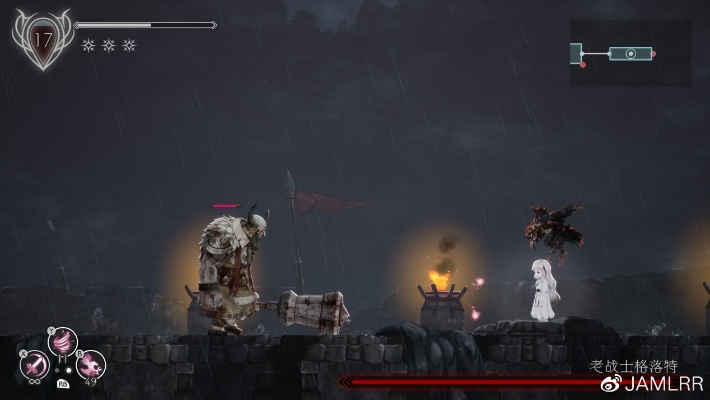The image size is (710, 400).
Task: Open the minimap room layout
Action: [x=629, y=53]
